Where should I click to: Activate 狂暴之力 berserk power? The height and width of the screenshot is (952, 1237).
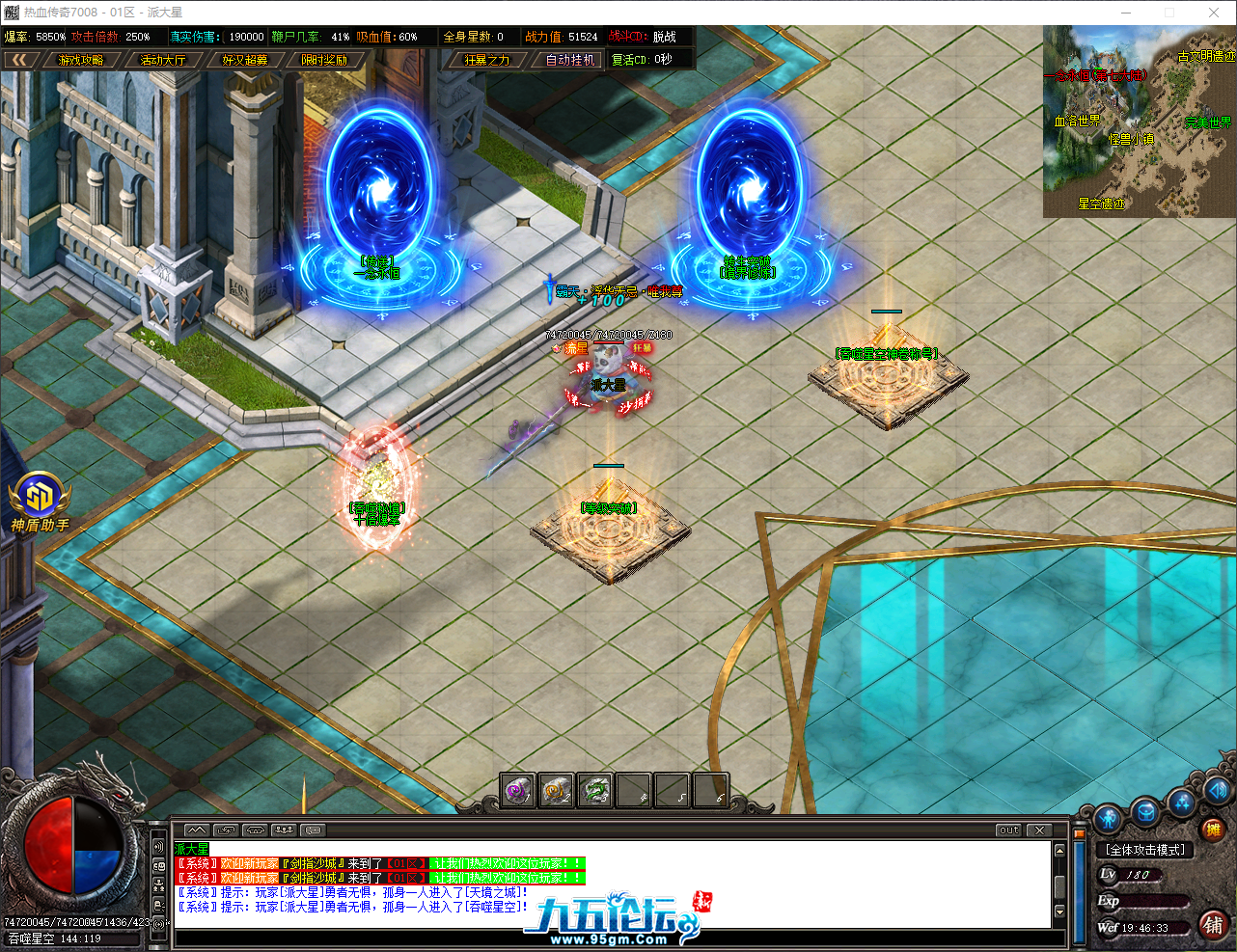click(487, 59)
